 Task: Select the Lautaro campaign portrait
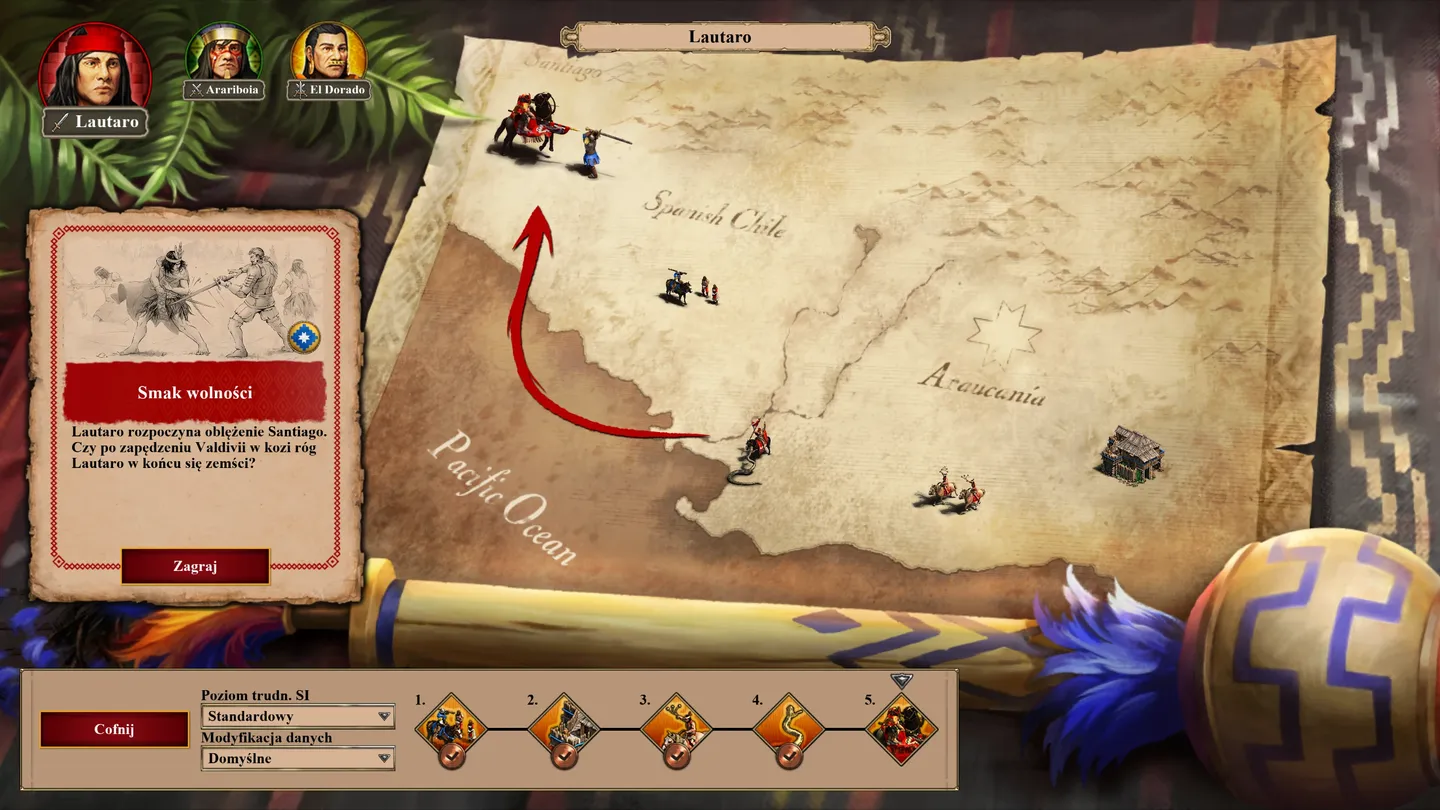(x=95, y=70)
